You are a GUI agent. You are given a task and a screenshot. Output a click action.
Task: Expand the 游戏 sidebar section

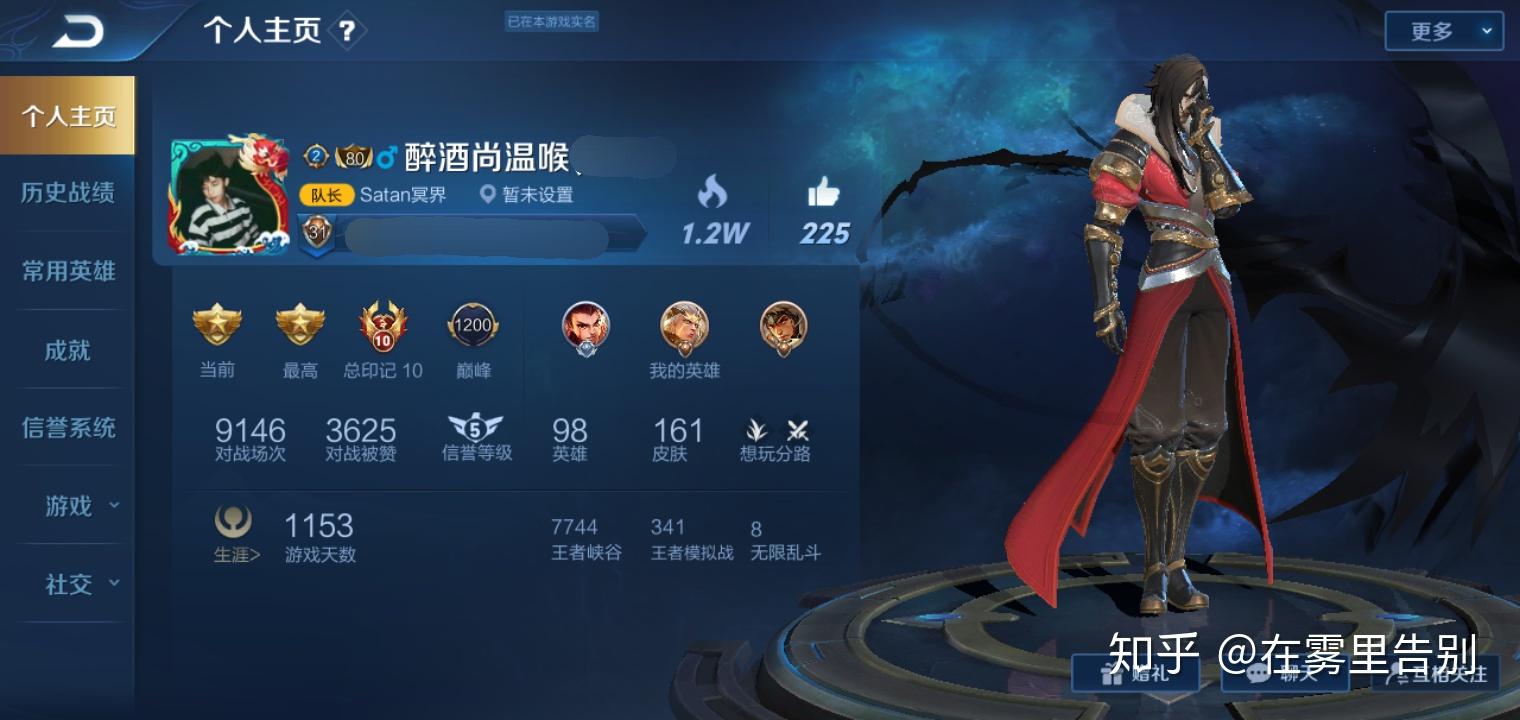[80, 506]
